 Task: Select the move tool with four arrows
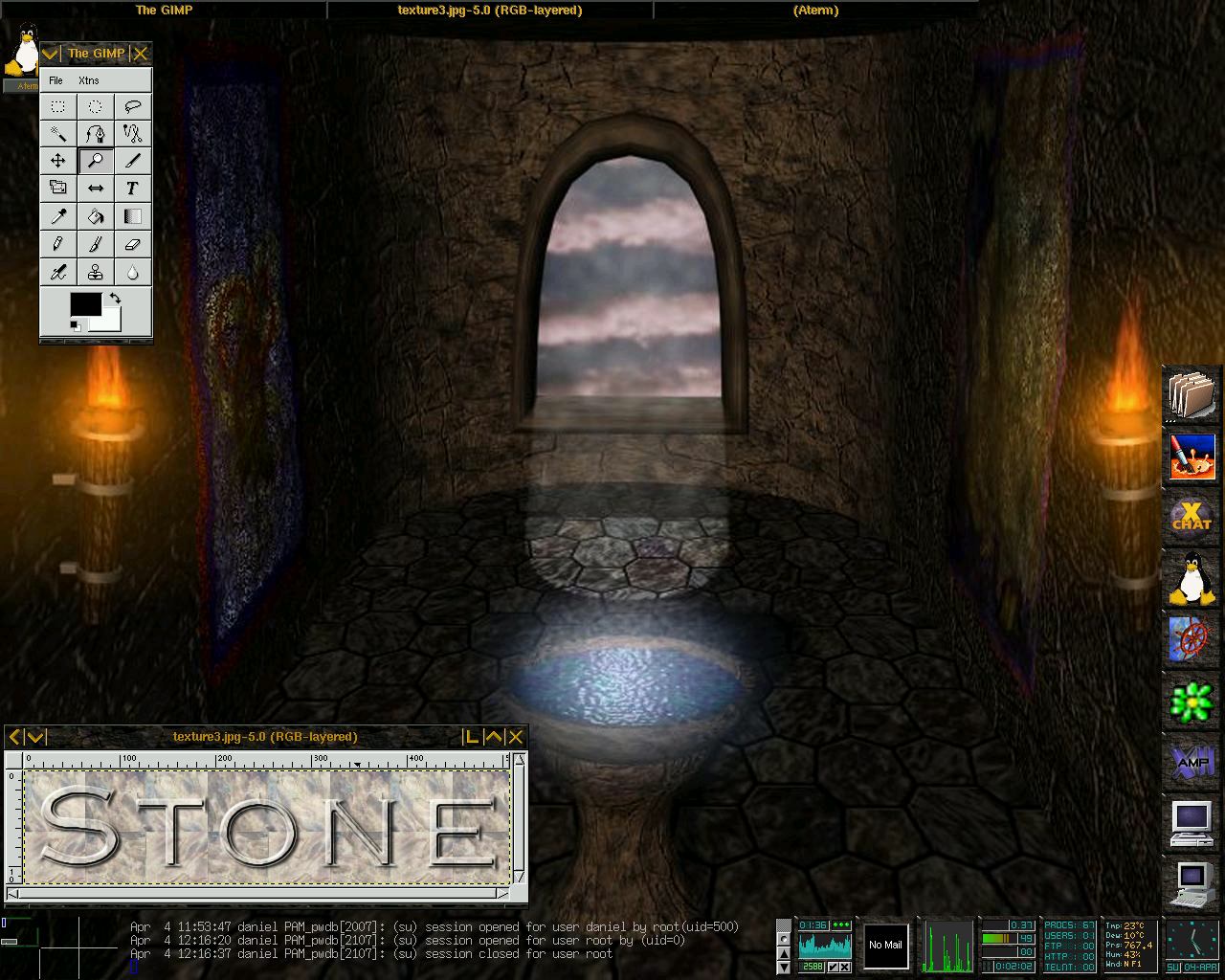(x=58, y=161)
